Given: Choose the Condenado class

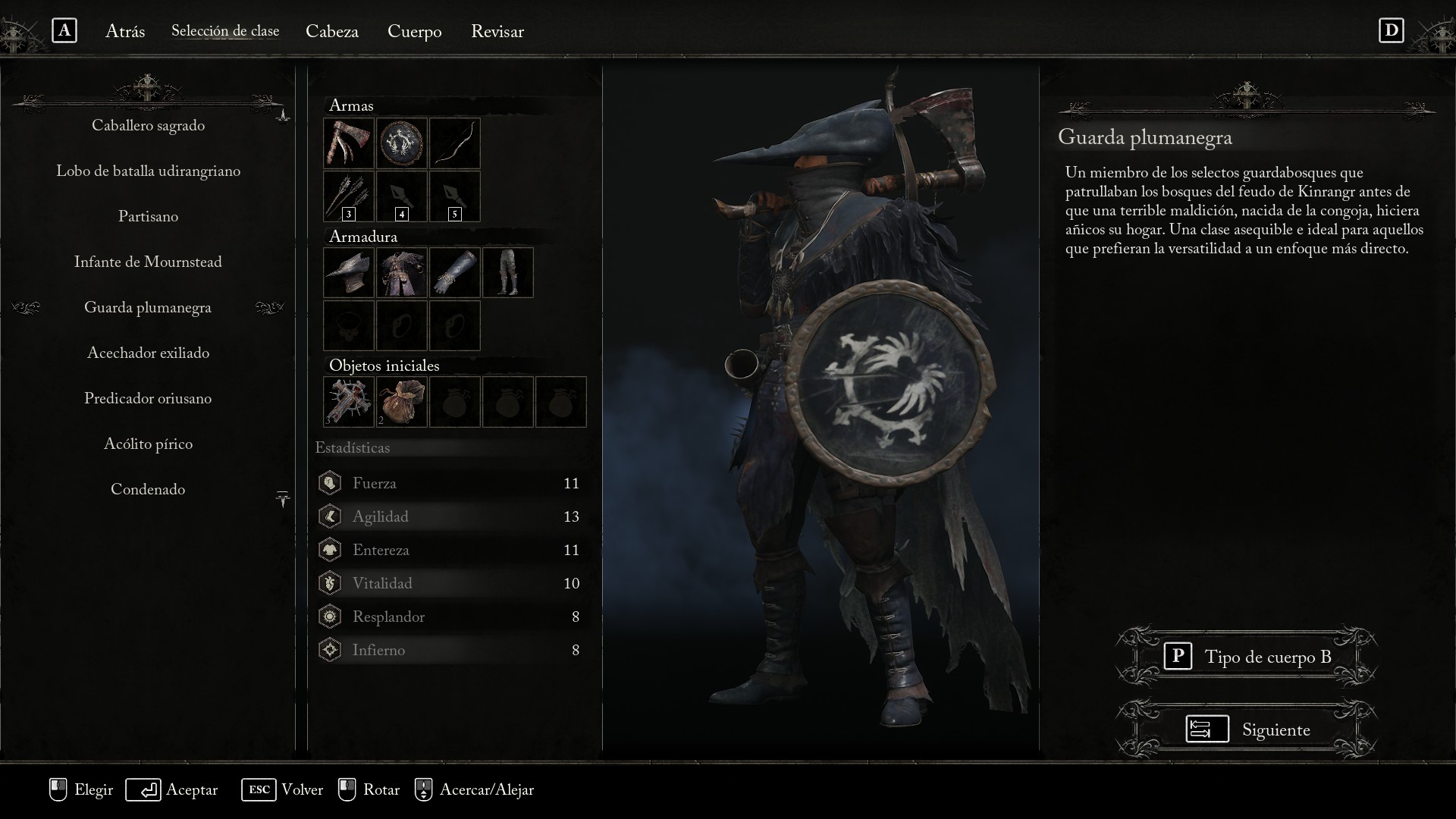Looking at the screenshot, I should click(x=148, y=490).
